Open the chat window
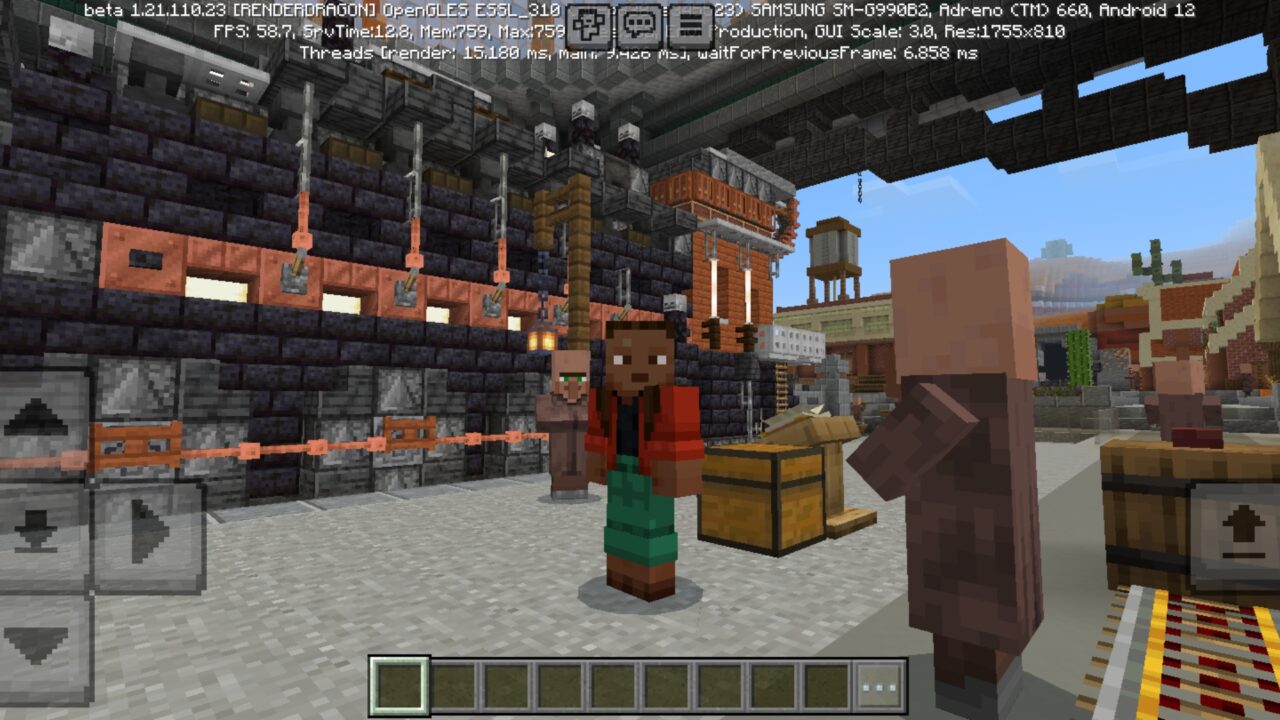 coord(637,22)
